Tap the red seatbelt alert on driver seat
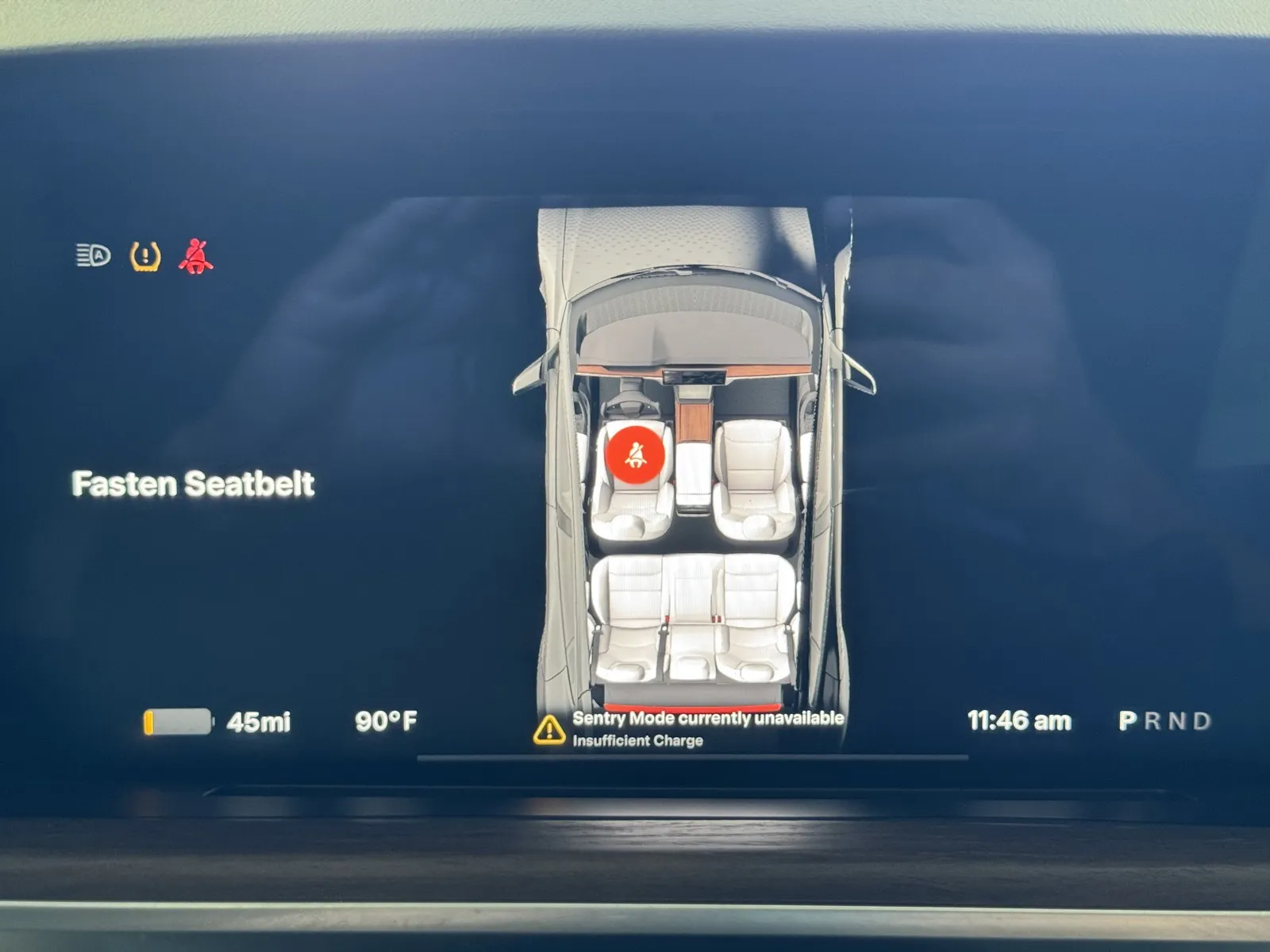Screen dimensions: 1270x952 tap(634, 454)
